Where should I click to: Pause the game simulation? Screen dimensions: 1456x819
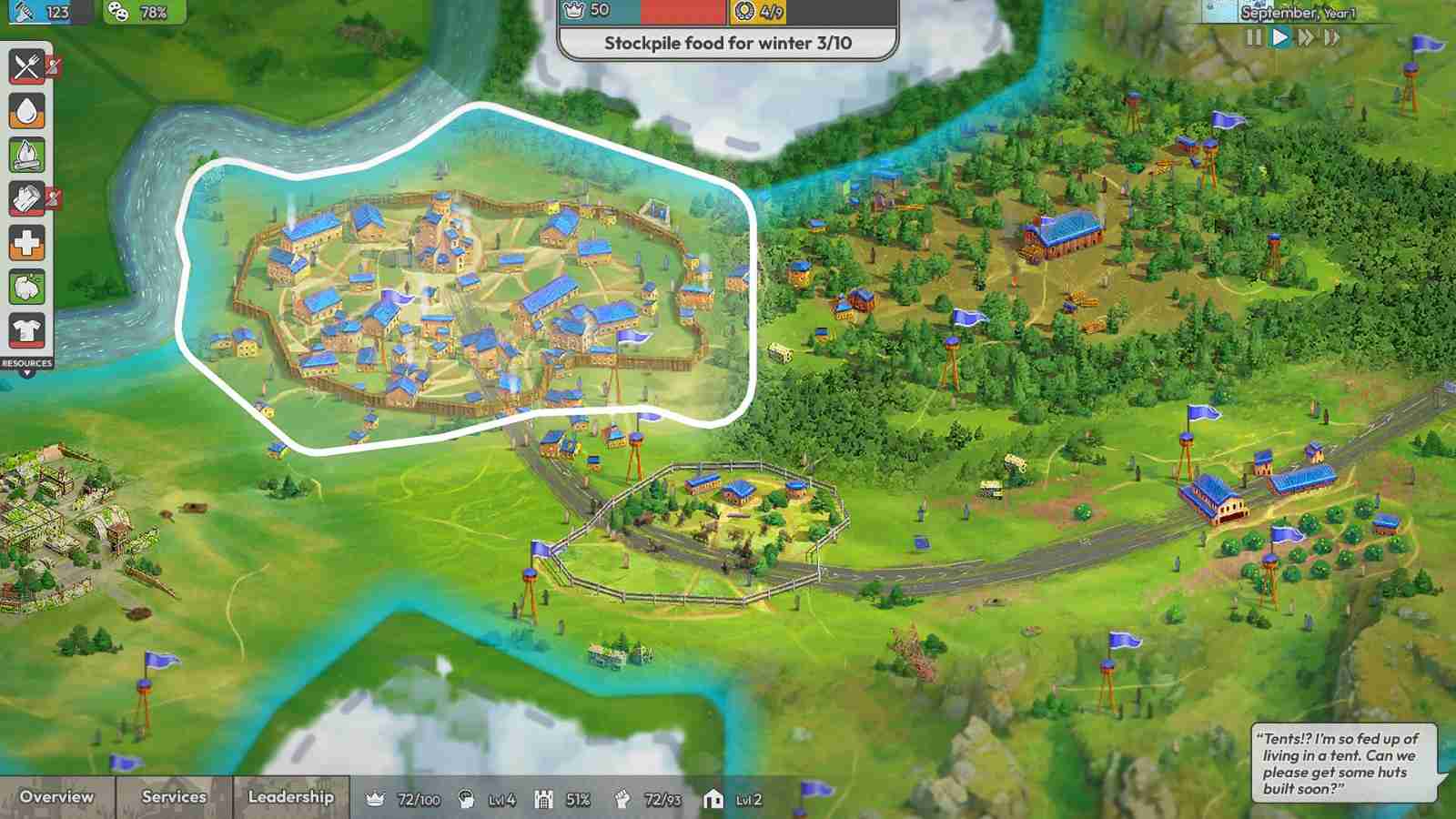(x=1254, y=36)
